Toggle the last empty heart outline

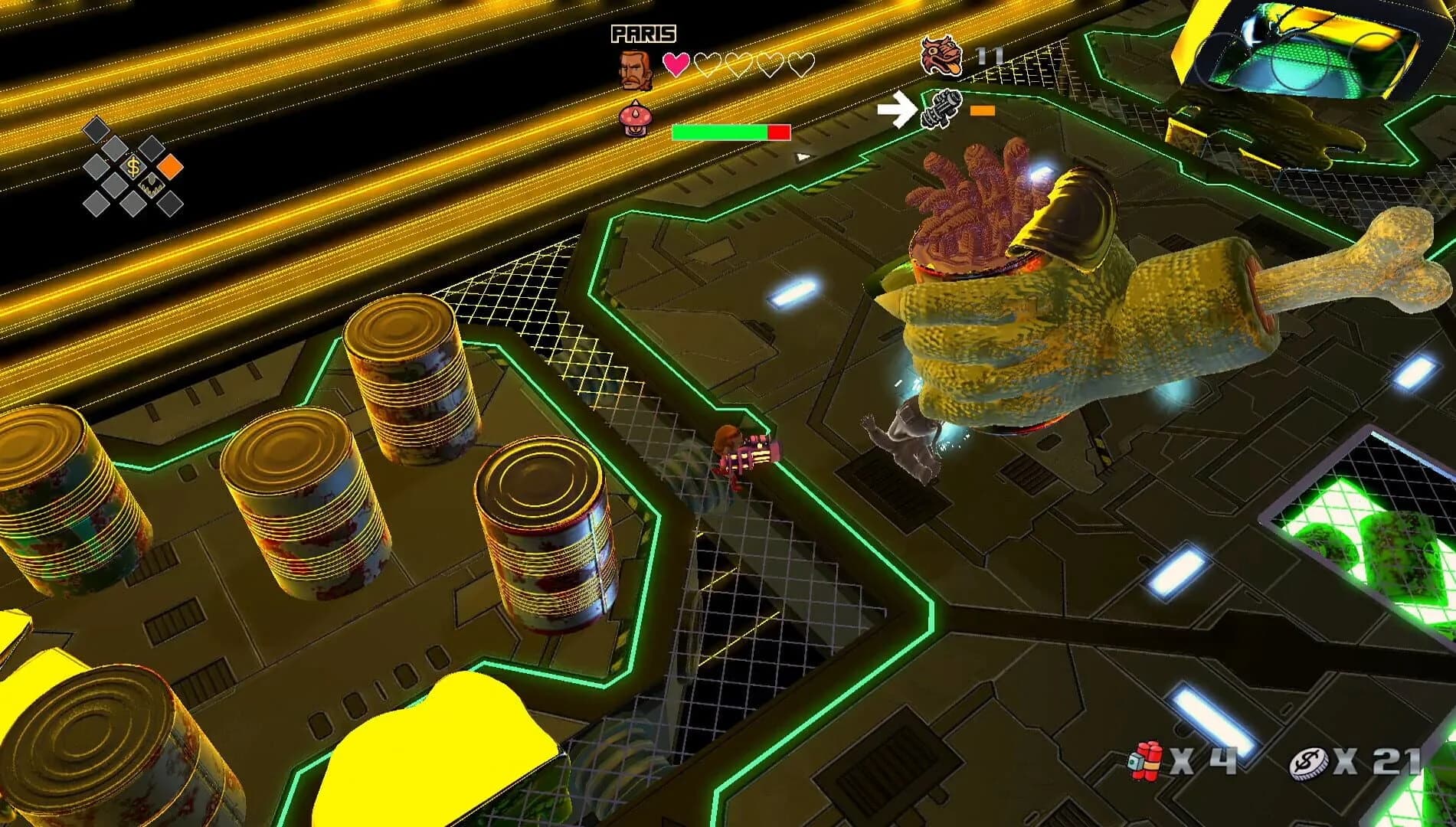(x=801, y=64)
